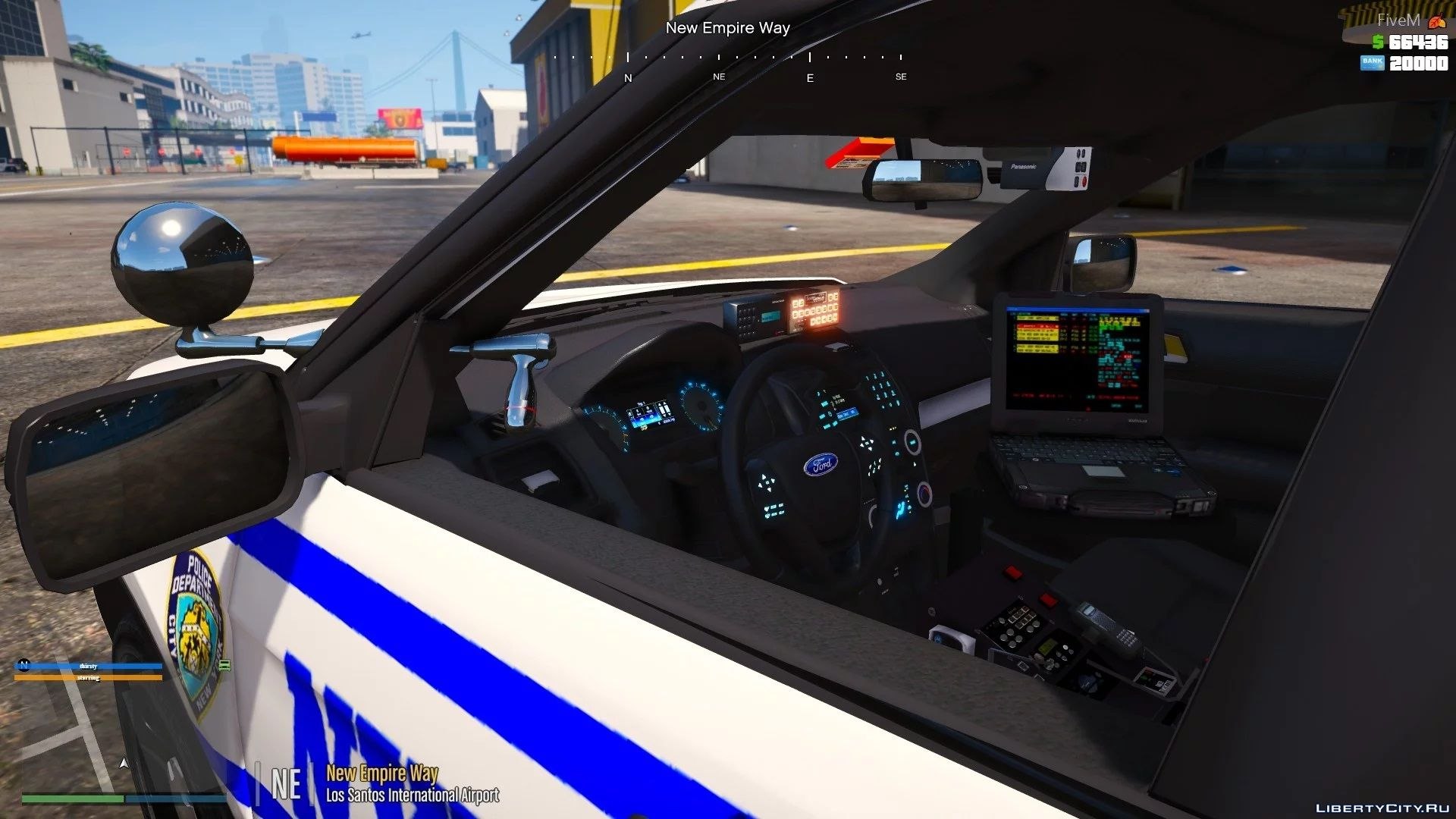Click the minimap's player arrow marker
The height and width of the screenshot is (819, 1456).
125,763
